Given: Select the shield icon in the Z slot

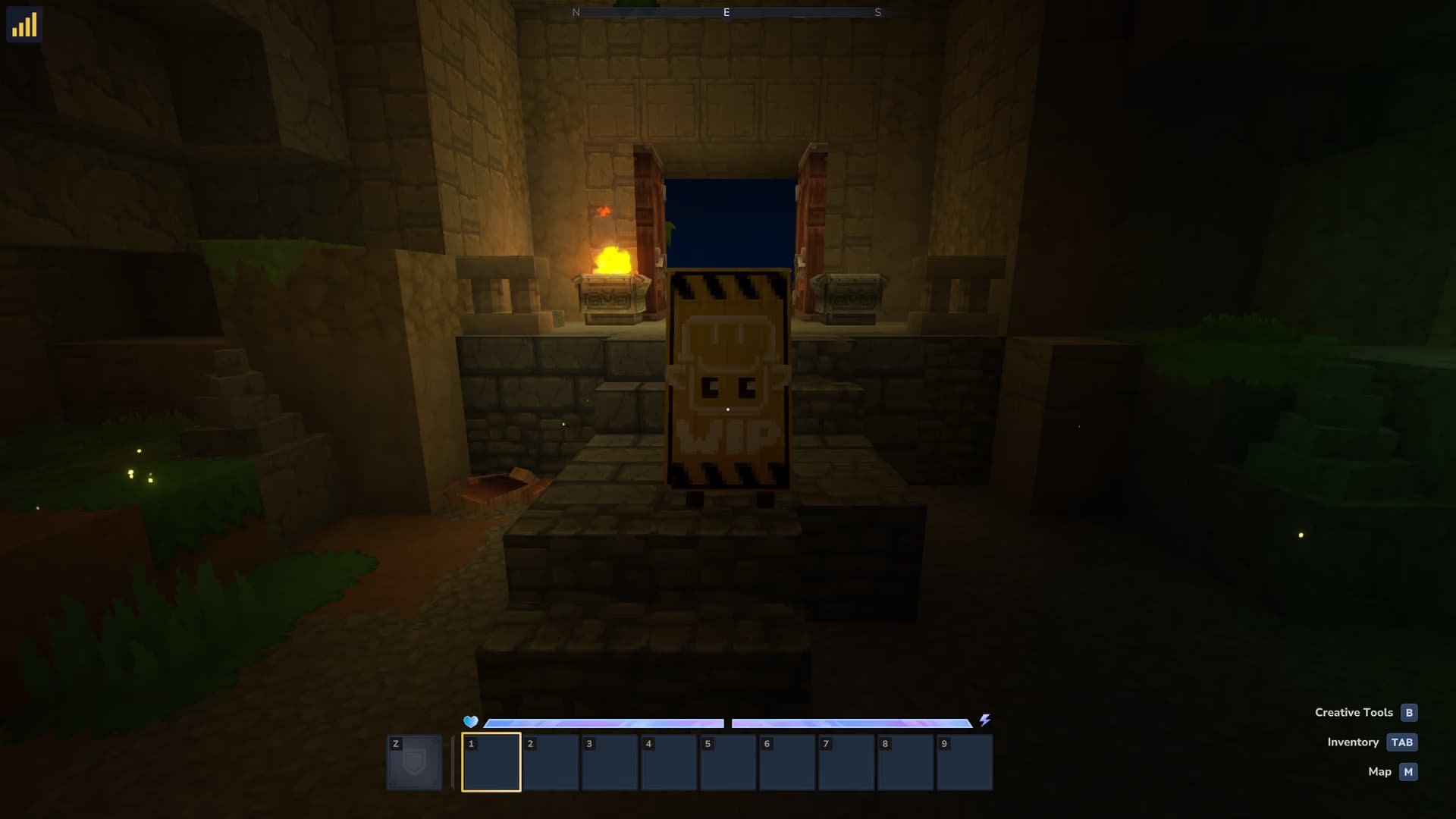Looking at the screenshot, I should pyautogui.click(x=414, y=762).
